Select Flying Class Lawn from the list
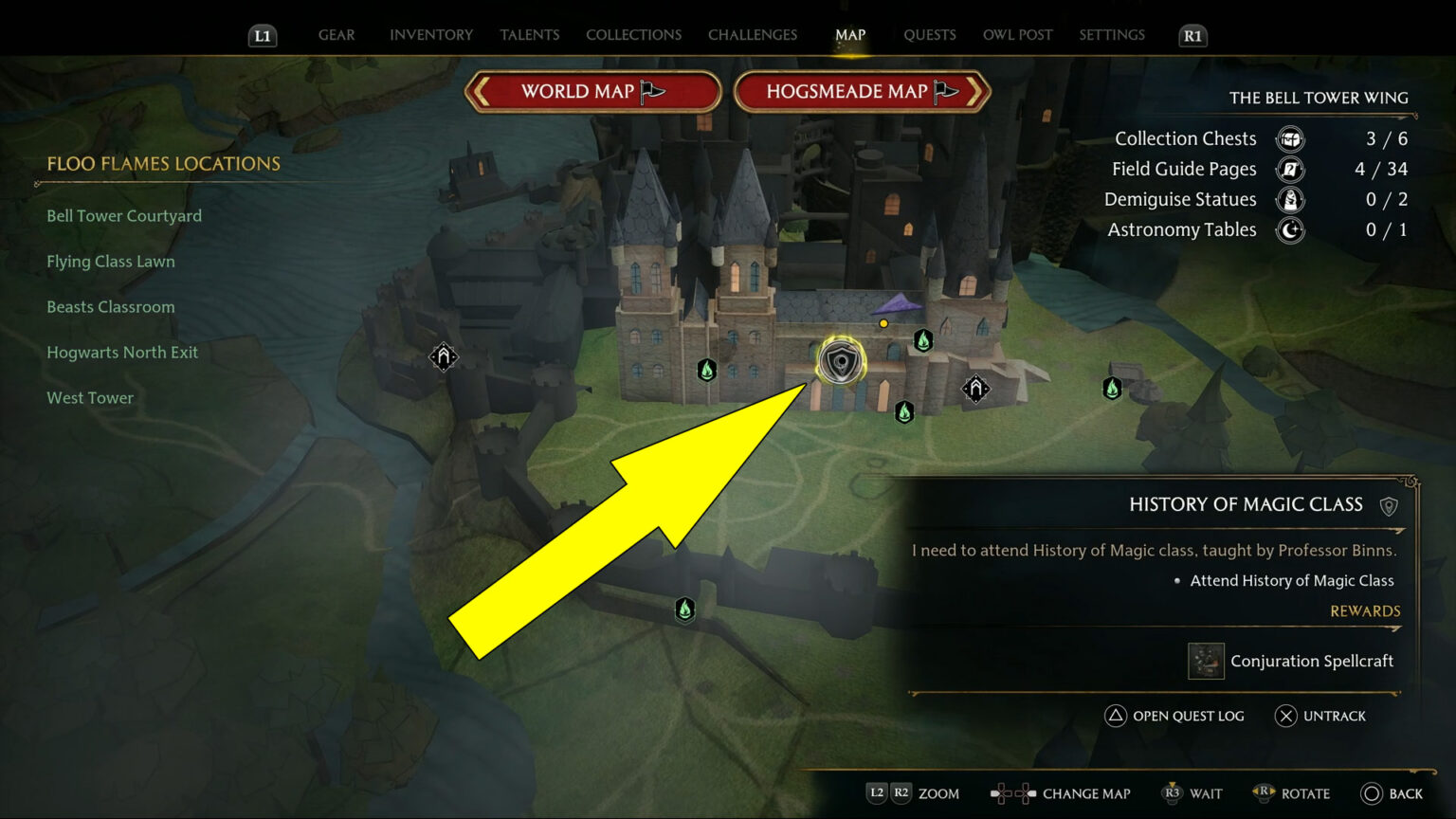The image size is (1456, 819). pyautogui.click(x=111, y=262)
